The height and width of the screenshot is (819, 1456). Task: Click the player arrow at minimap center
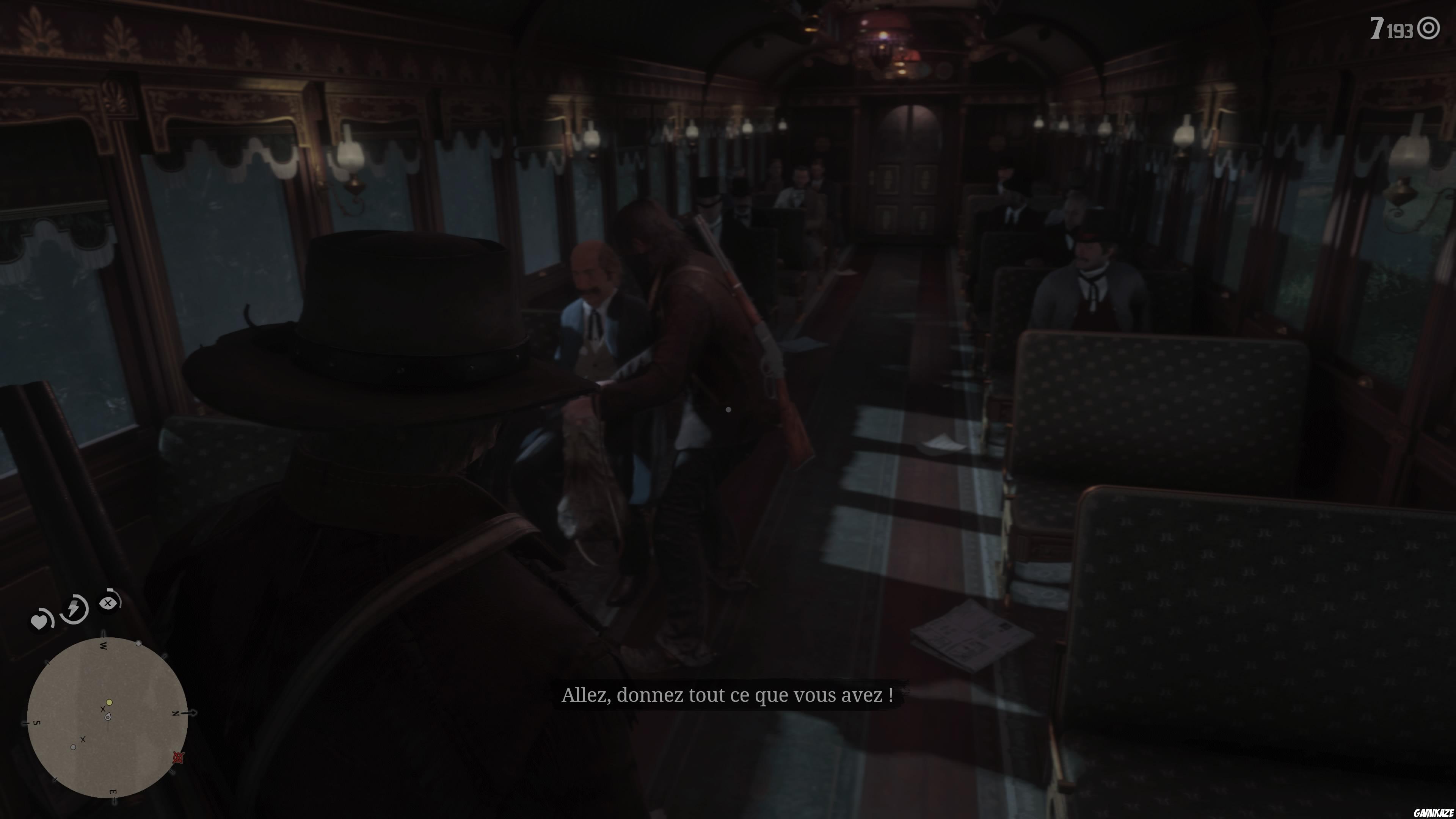(x=108, y=717)
